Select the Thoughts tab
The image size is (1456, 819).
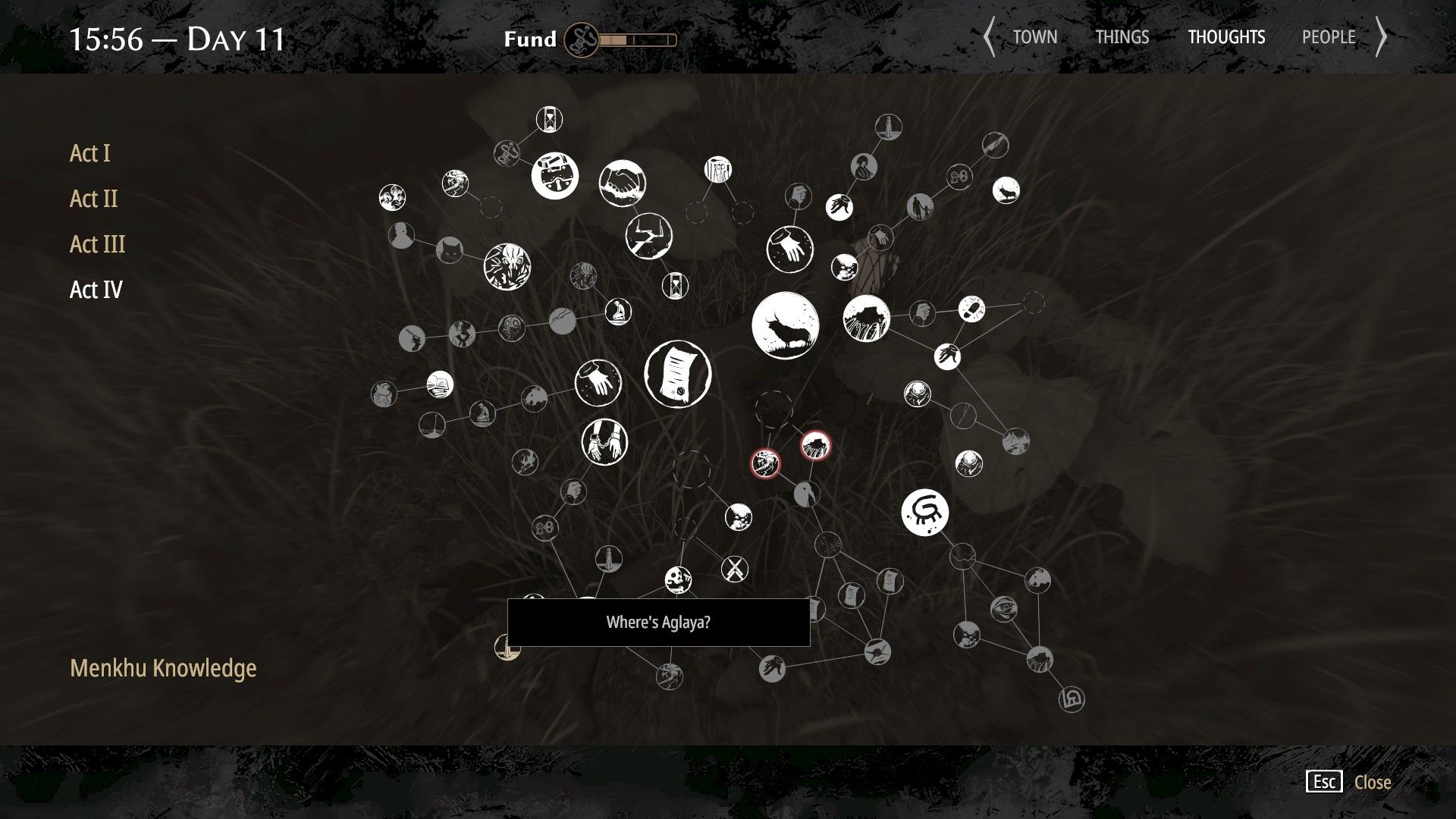coord(1226,37)
